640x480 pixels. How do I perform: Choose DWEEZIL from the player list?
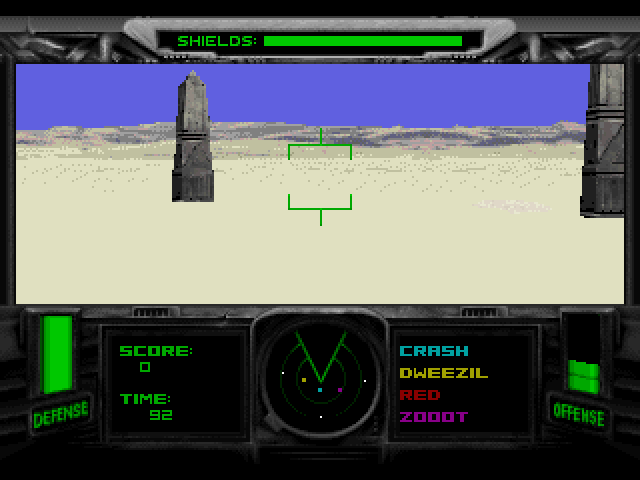(443, 373)
